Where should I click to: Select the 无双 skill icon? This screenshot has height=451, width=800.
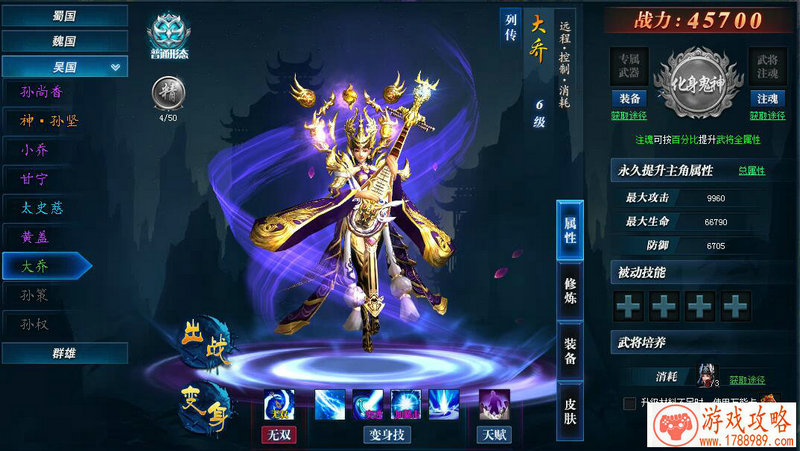[278, 404]
